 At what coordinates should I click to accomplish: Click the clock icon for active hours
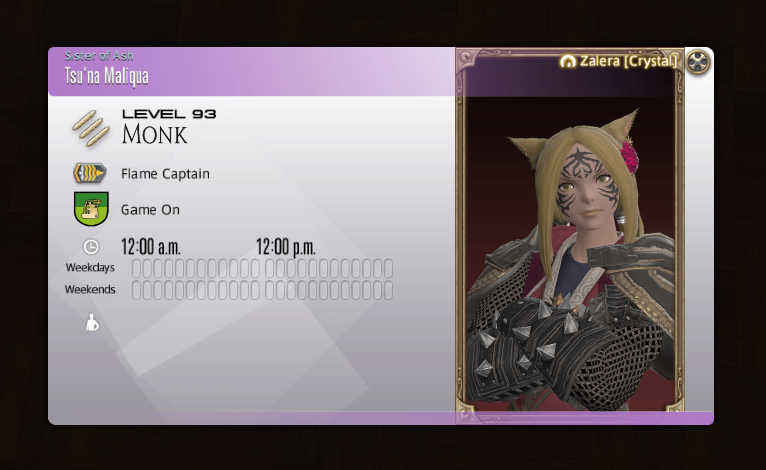[91, 246]
